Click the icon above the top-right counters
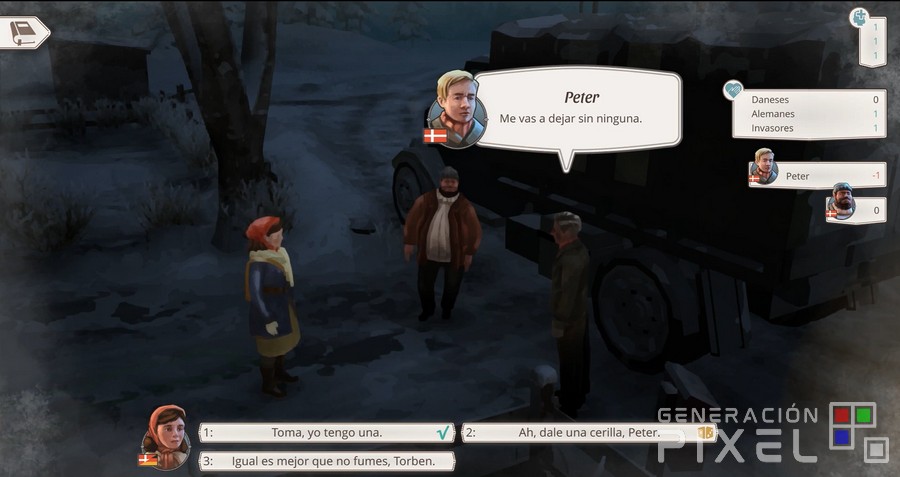 pyautogui.click(x=859, y=17)
